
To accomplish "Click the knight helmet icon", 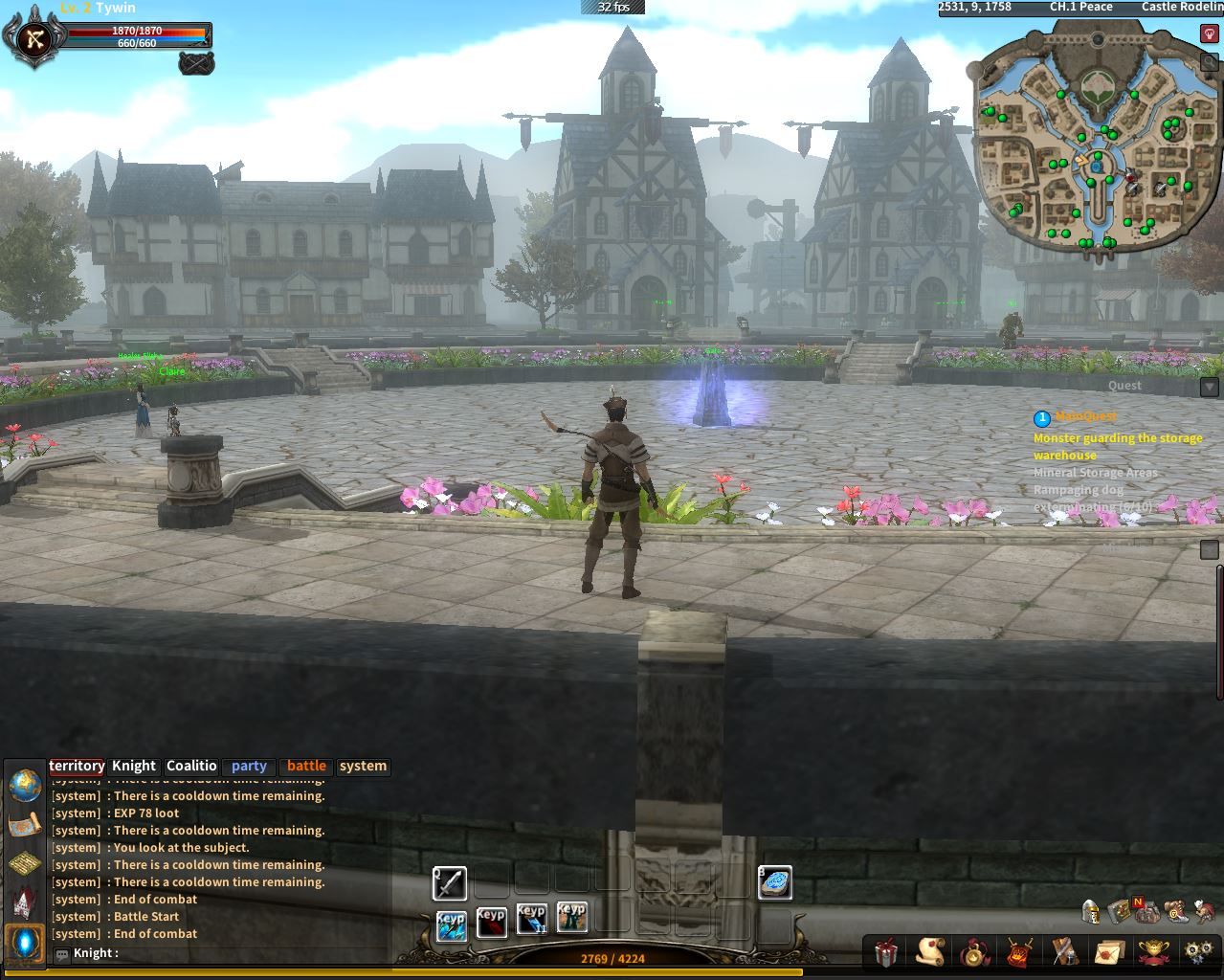I will click(x=1090, y=911).
